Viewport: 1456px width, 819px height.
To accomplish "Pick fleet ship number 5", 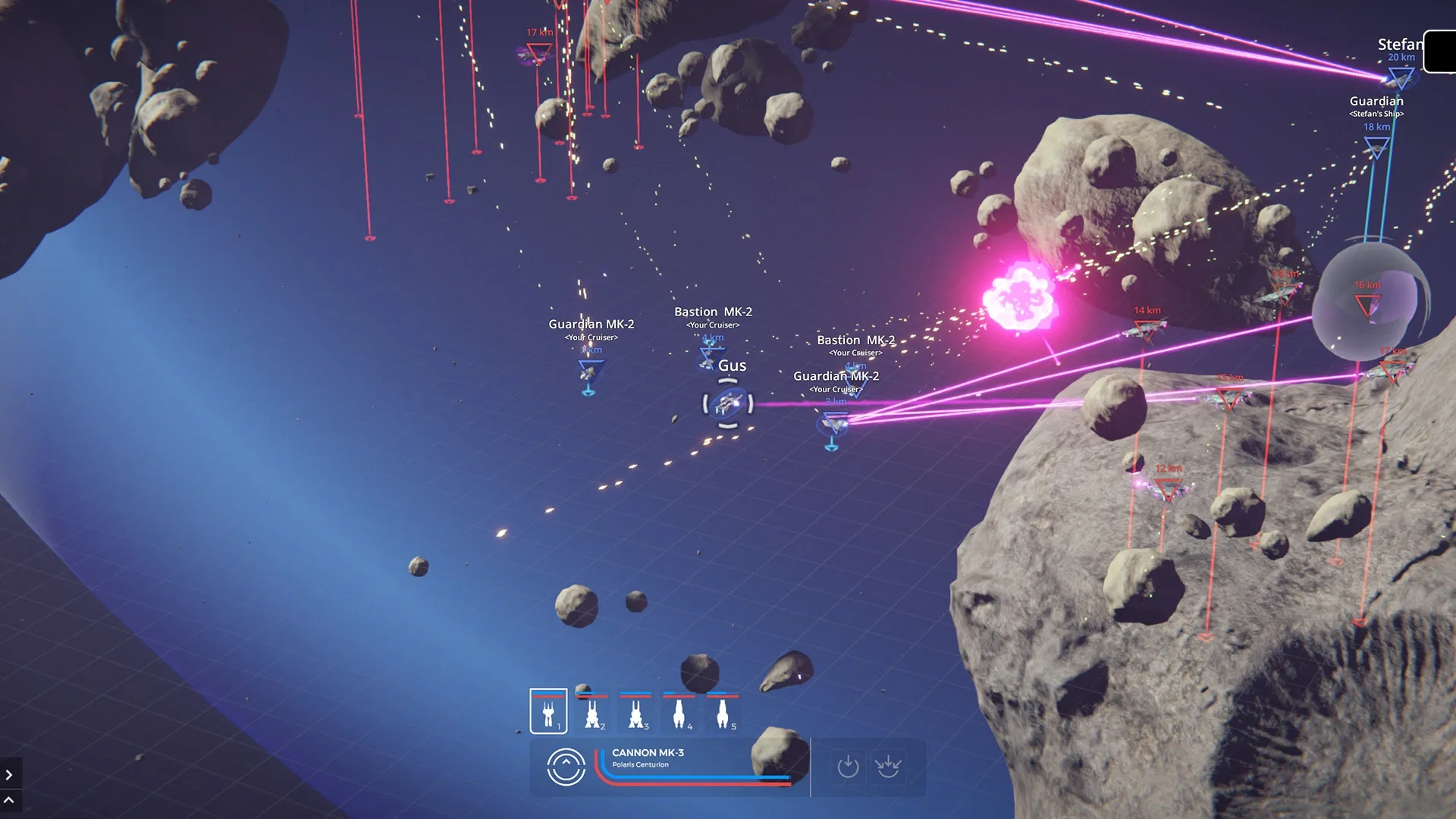I will (722, 712).
